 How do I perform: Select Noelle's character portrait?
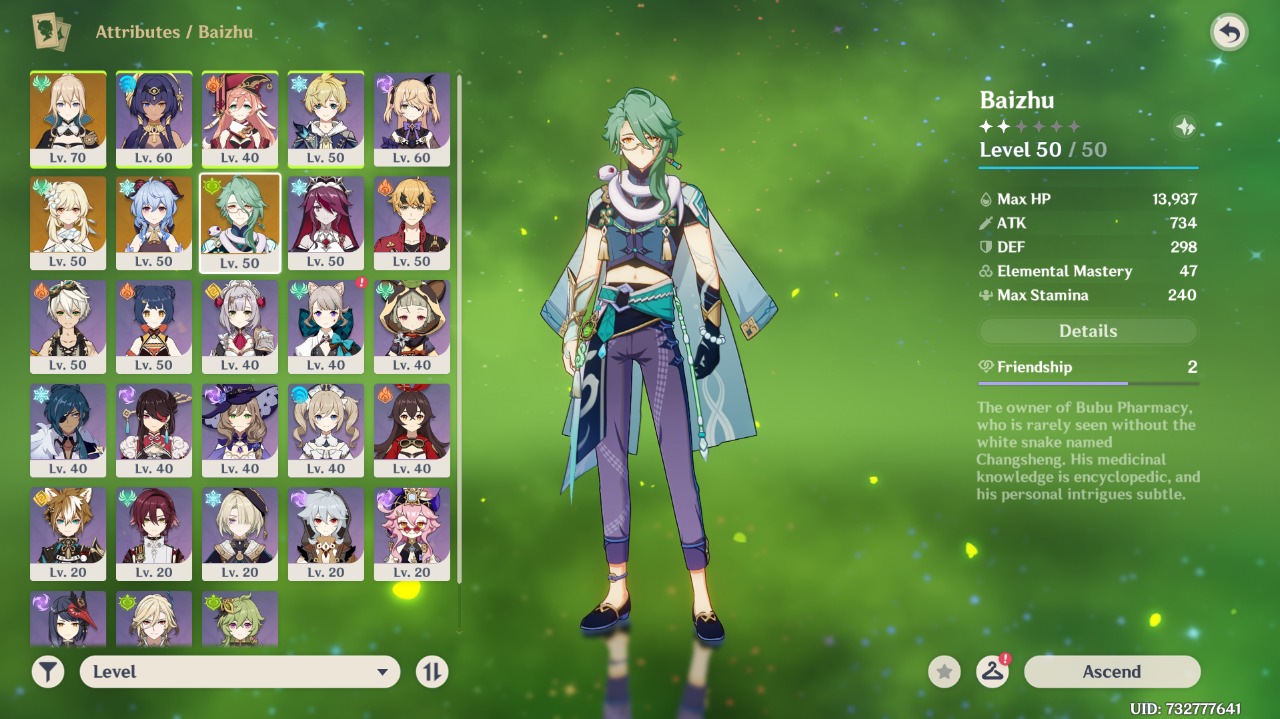(x=240, y=326)
